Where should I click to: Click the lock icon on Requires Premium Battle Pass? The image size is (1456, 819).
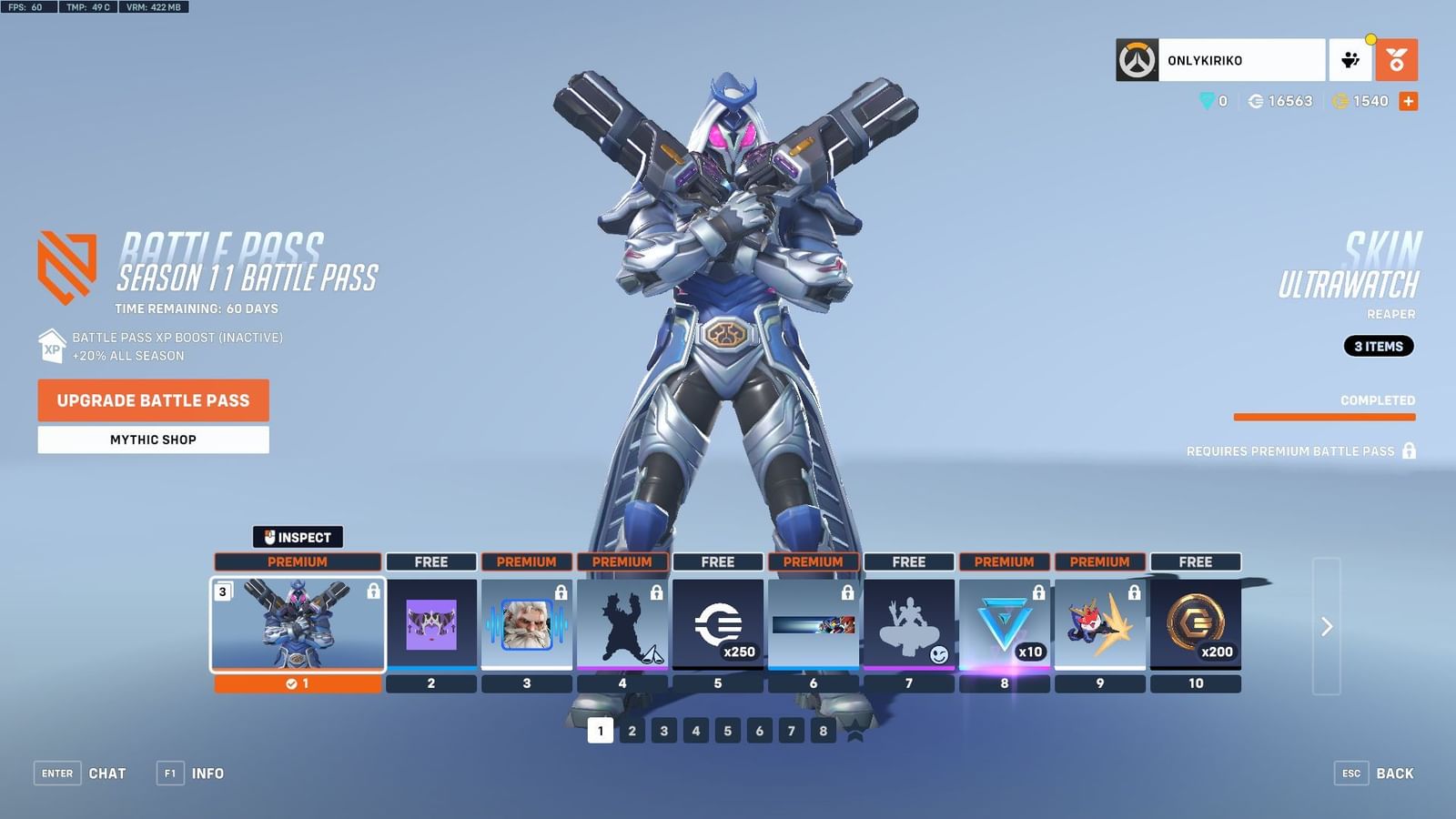1410,450
